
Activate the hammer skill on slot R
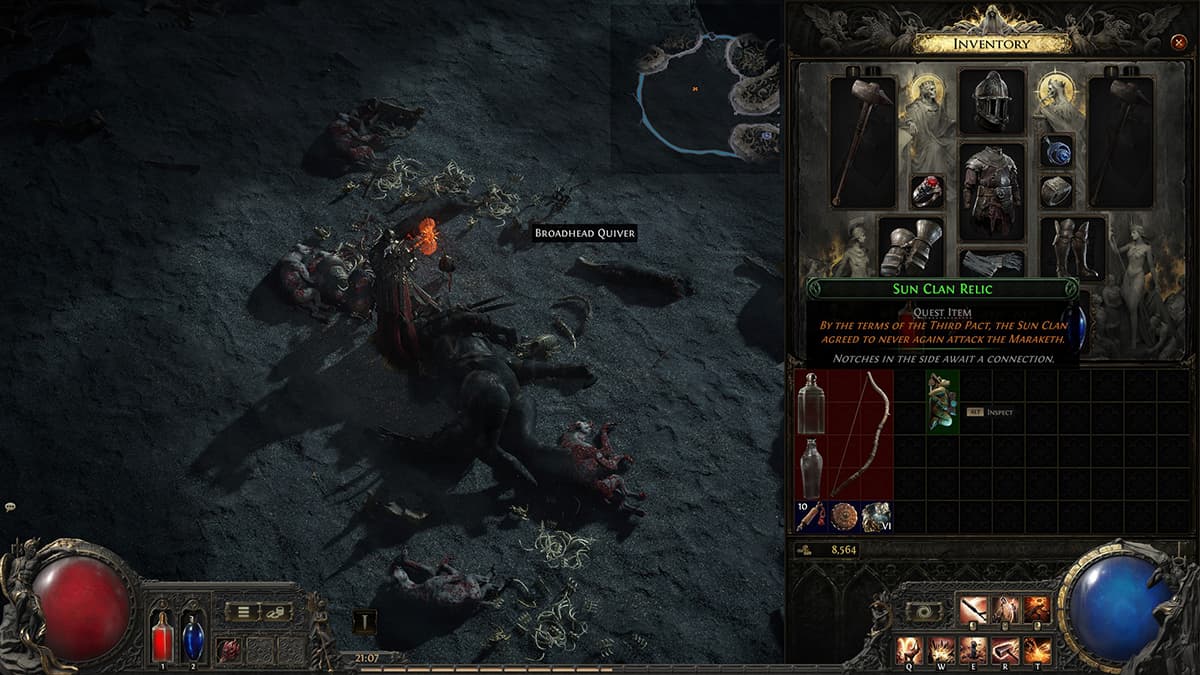[1005, 650]
